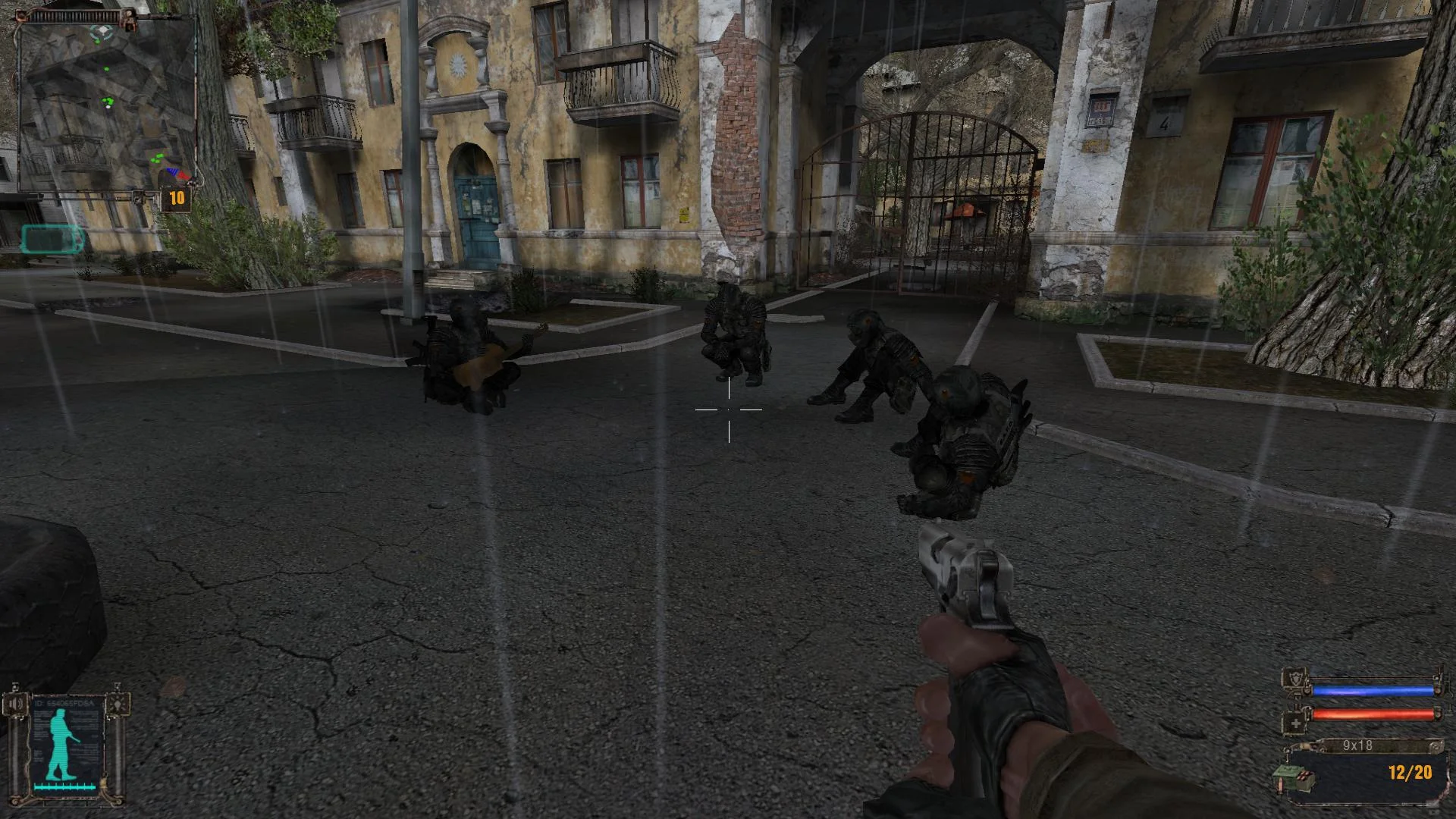
Task: Select the red enemy marker on the minimap
Action: tap(183, 174)
